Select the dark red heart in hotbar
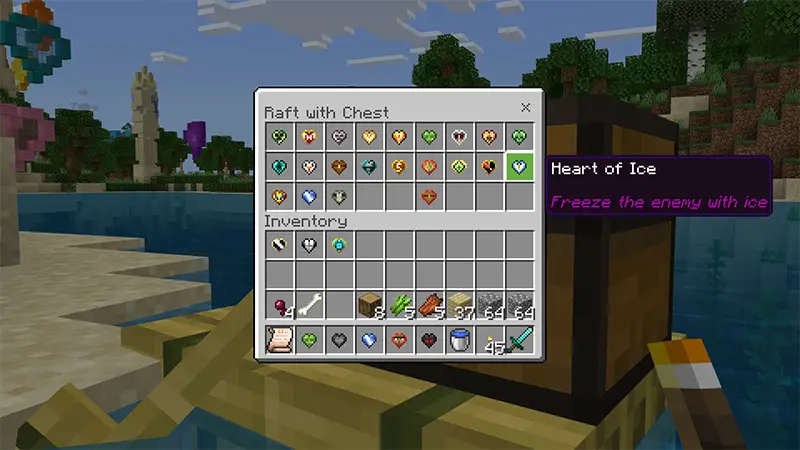The height and width of the screenshot is (450, 800). click(x=429, y=340)
